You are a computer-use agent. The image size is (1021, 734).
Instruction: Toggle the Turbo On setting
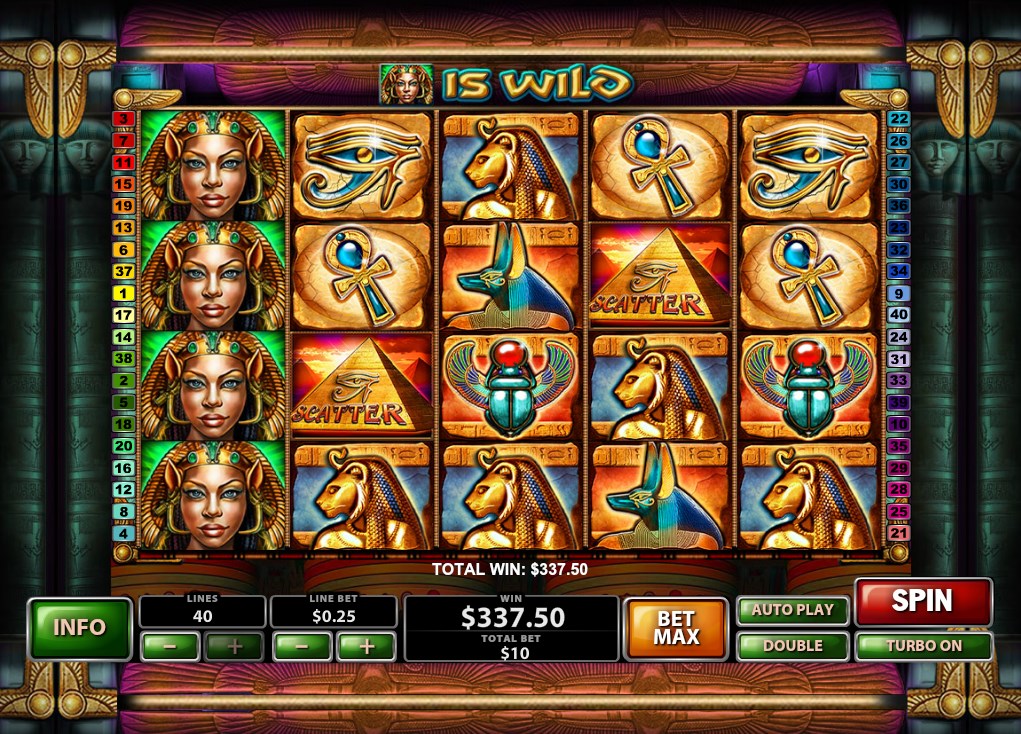click(923, 646)
